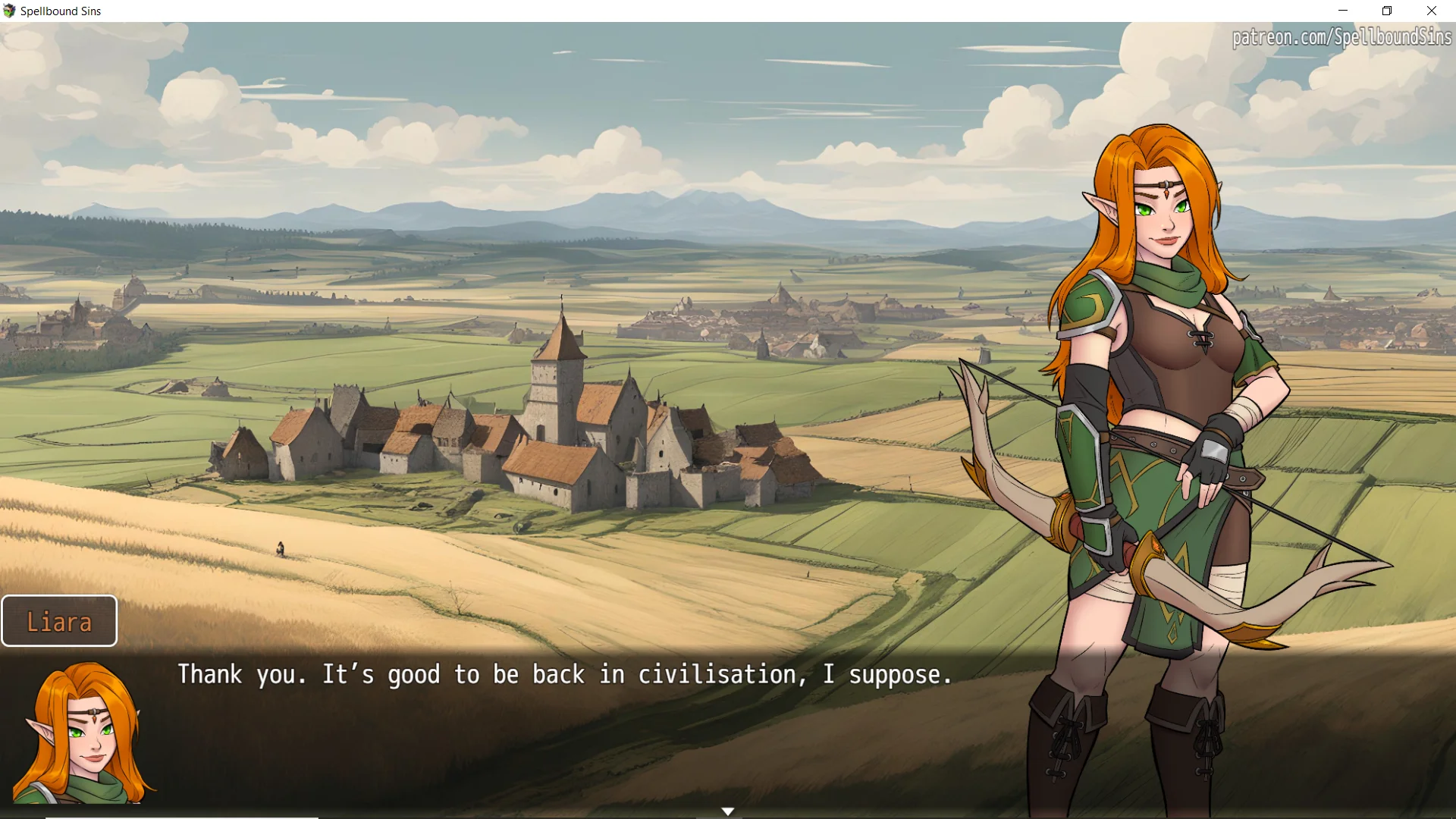Restore down the game window
1456x819 pixels.
click(x=1387, y=11)
